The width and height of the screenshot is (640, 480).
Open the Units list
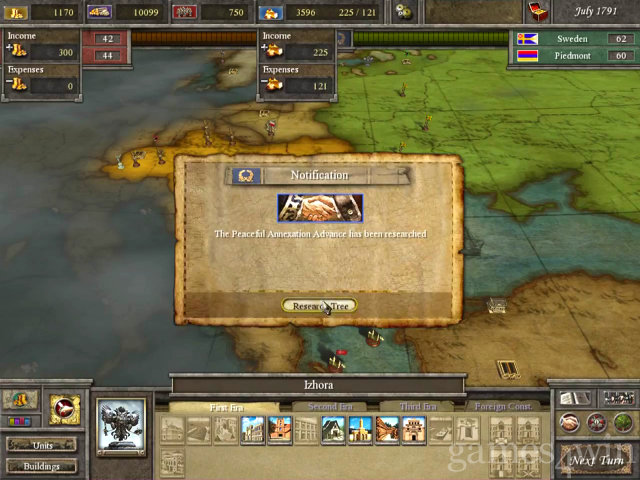pos(40,444)
